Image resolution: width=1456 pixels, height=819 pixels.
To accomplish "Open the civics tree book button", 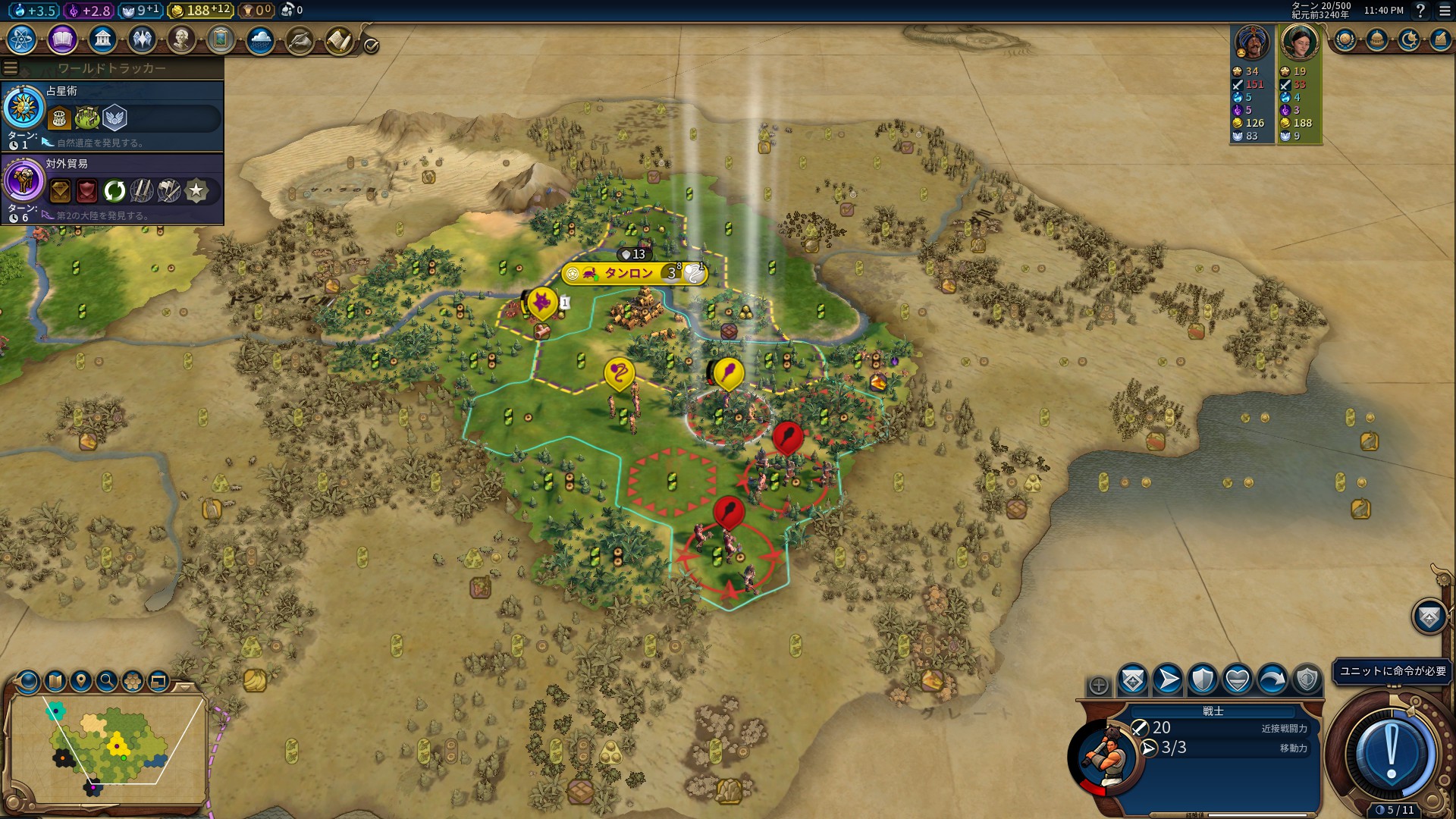I will click(62, 39).
